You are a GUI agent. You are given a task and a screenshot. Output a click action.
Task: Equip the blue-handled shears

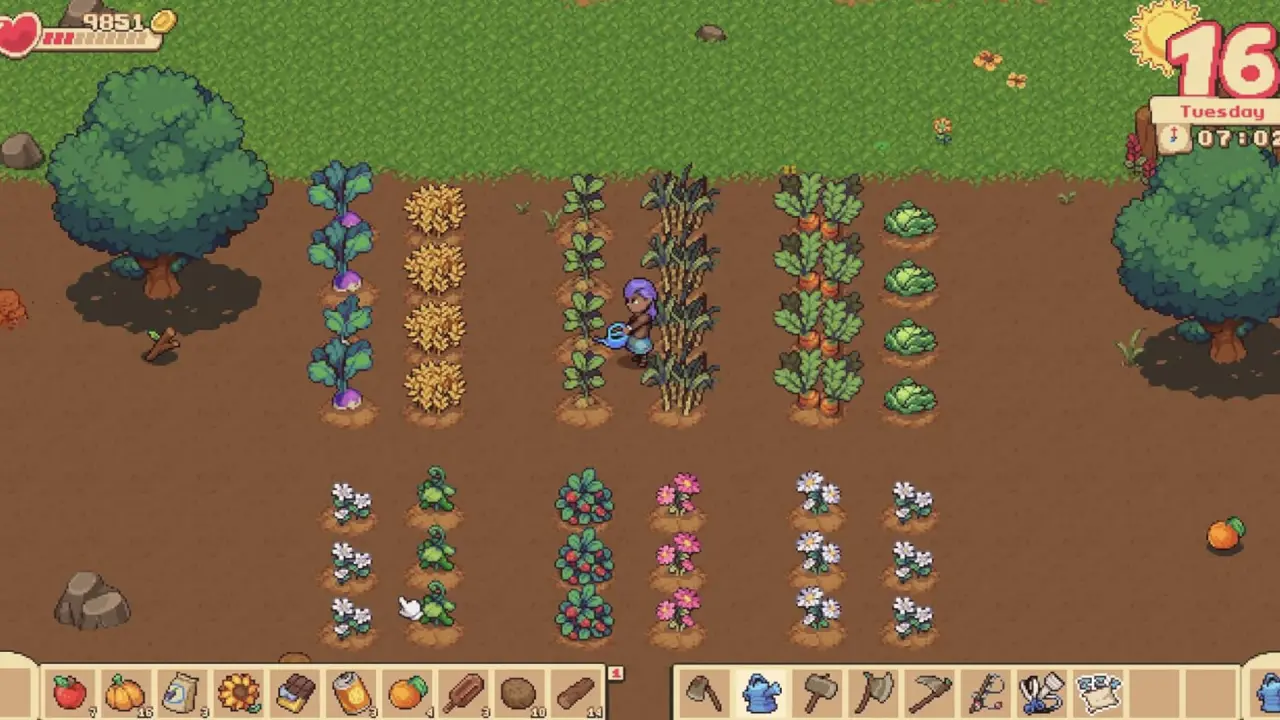pyautogui.click(x=1042, y=692)
